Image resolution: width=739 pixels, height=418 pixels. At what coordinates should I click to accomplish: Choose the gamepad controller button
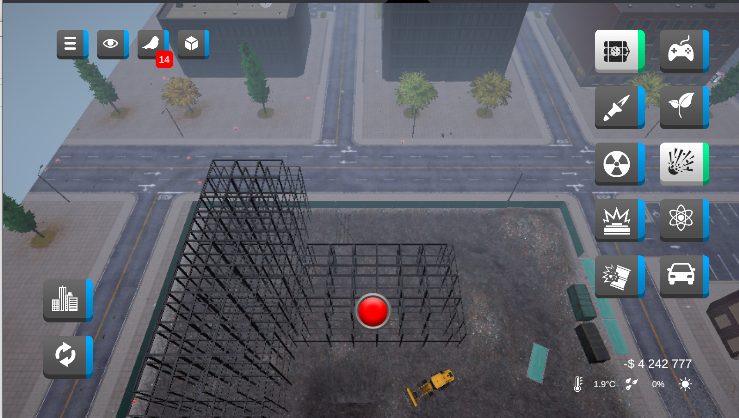pos(683,50)
